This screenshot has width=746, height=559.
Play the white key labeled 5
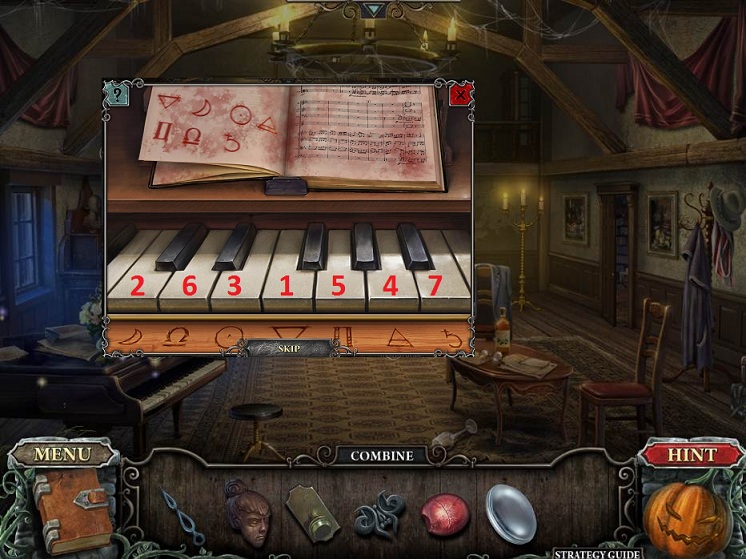[x=338, y=287]
